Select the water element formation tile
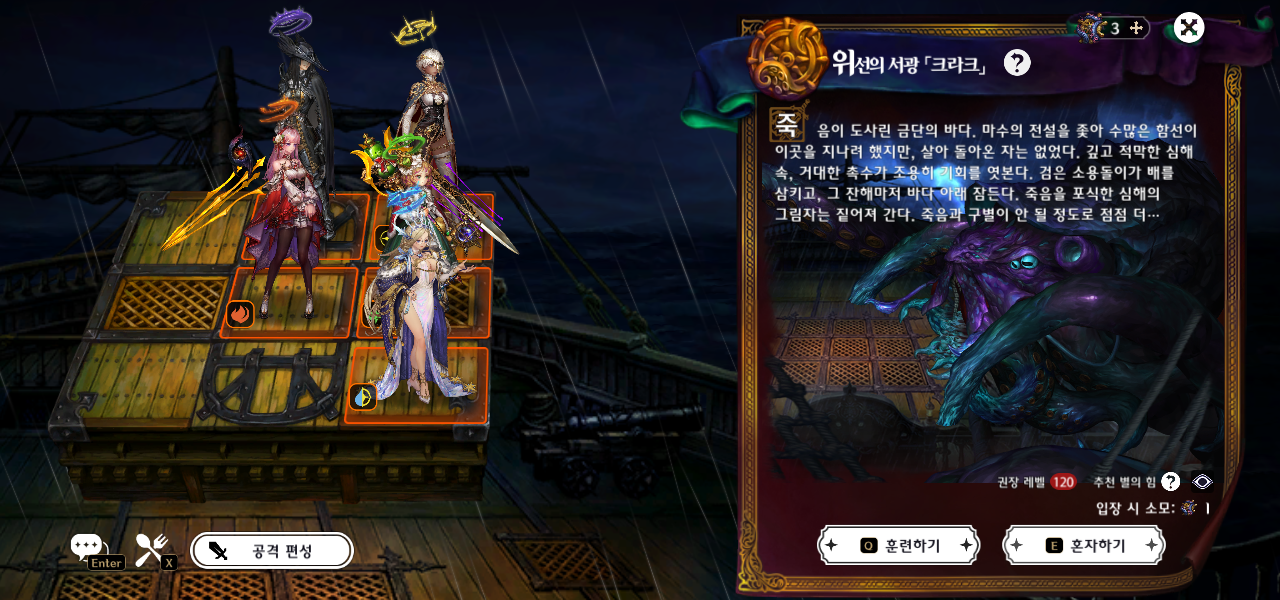Viewport: 1280px width, 600px height. 362,397
